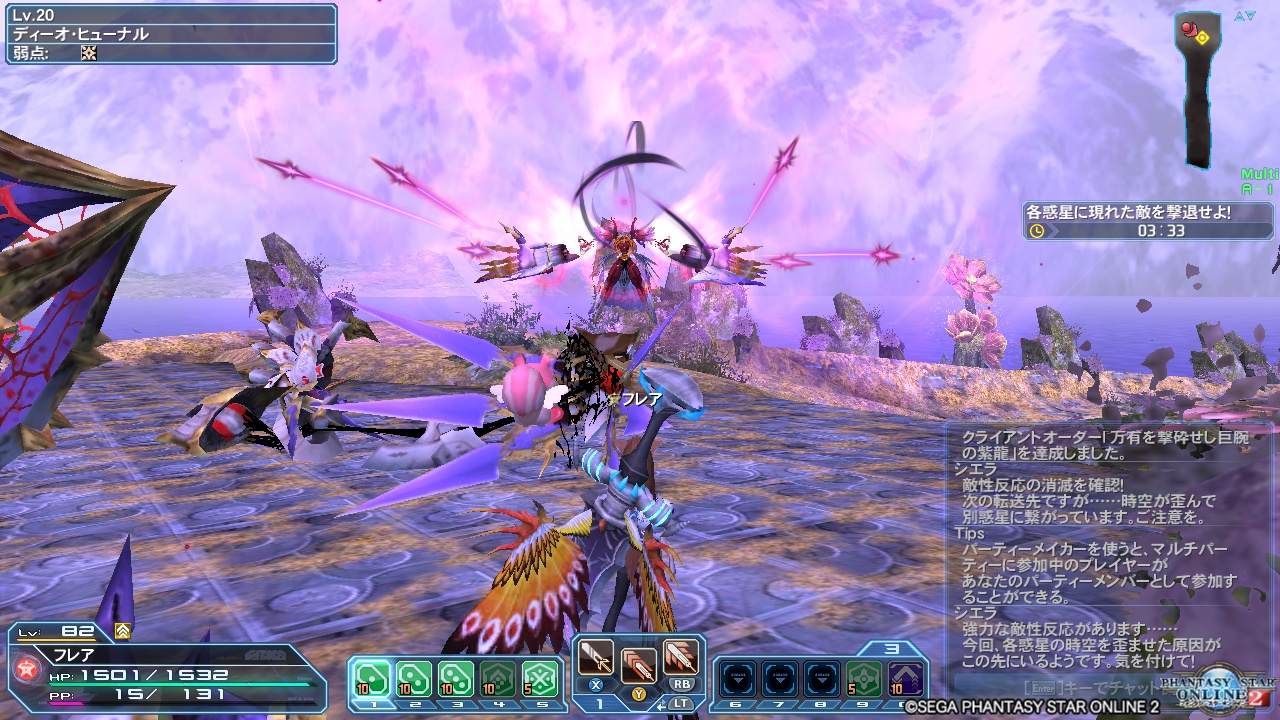
Task: Activate the green skill icon in slot 9
Action: click(864, 678)
